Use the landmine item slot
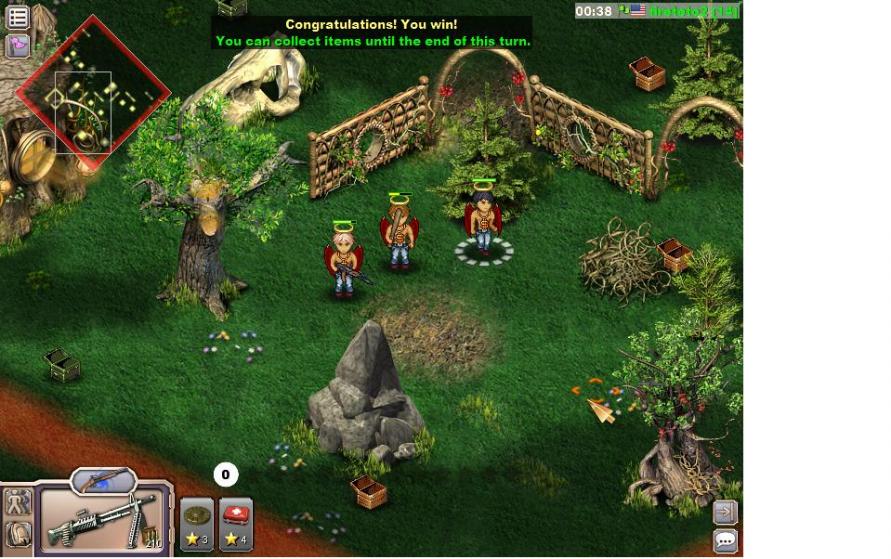 click(x=197, y=524)
